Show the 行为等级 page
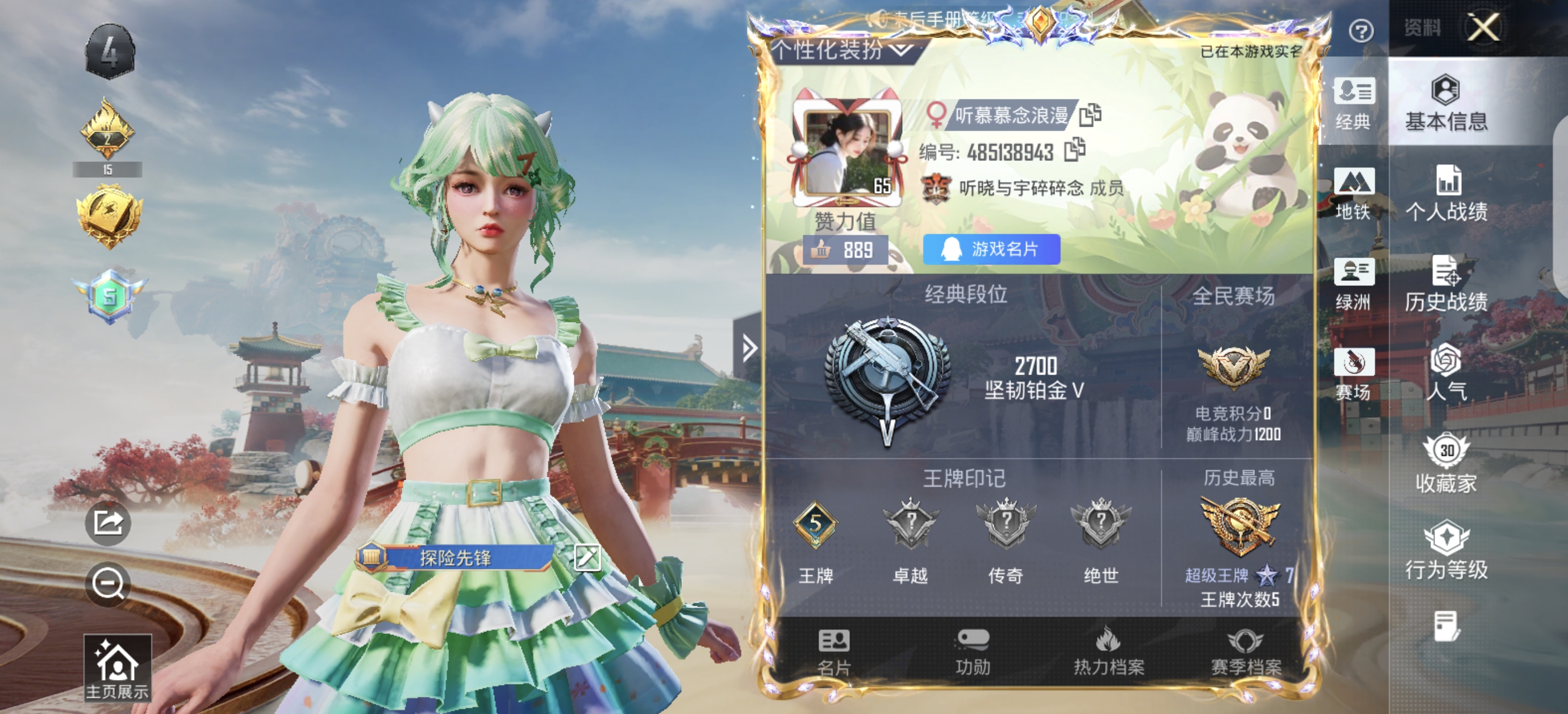Image resolution: width=1568 pixels, height=714 pixels. click(1446, 551)
